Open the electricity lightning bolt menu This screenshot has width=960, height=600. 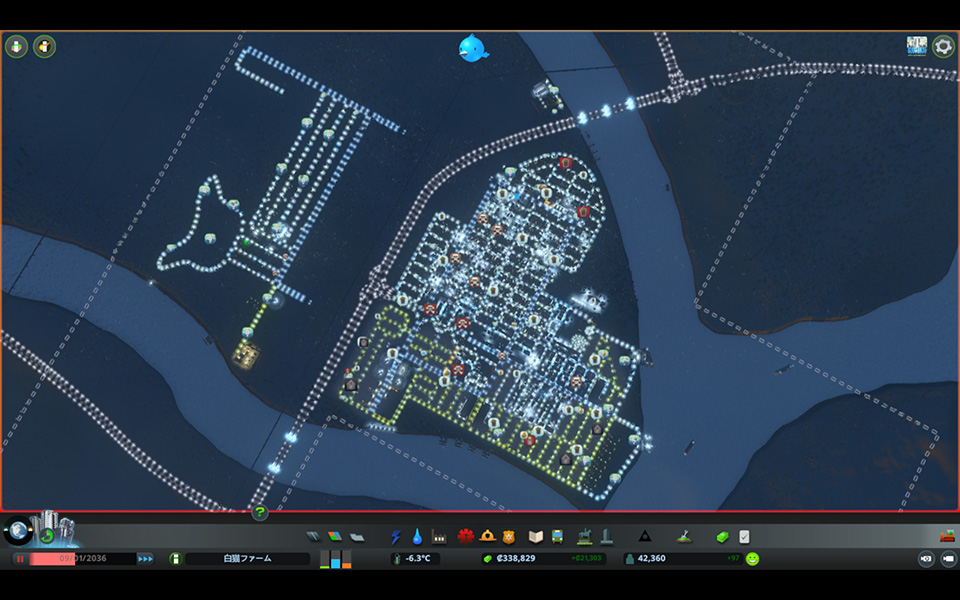(x=395, y=537)
